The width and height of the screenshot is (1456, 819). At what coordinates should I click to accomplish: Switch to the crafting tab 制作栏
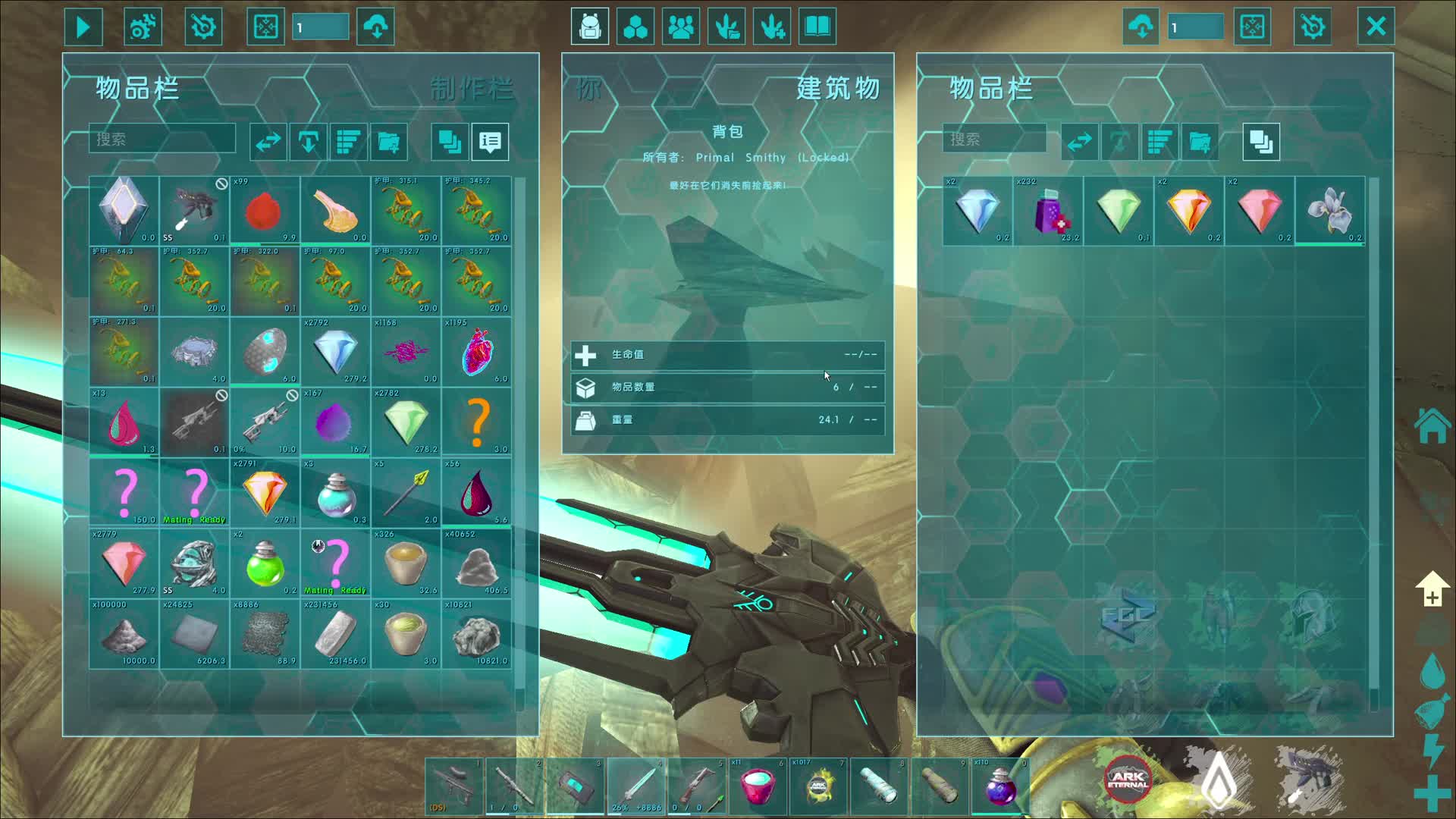pyautogui.click(x=471, y=89)
